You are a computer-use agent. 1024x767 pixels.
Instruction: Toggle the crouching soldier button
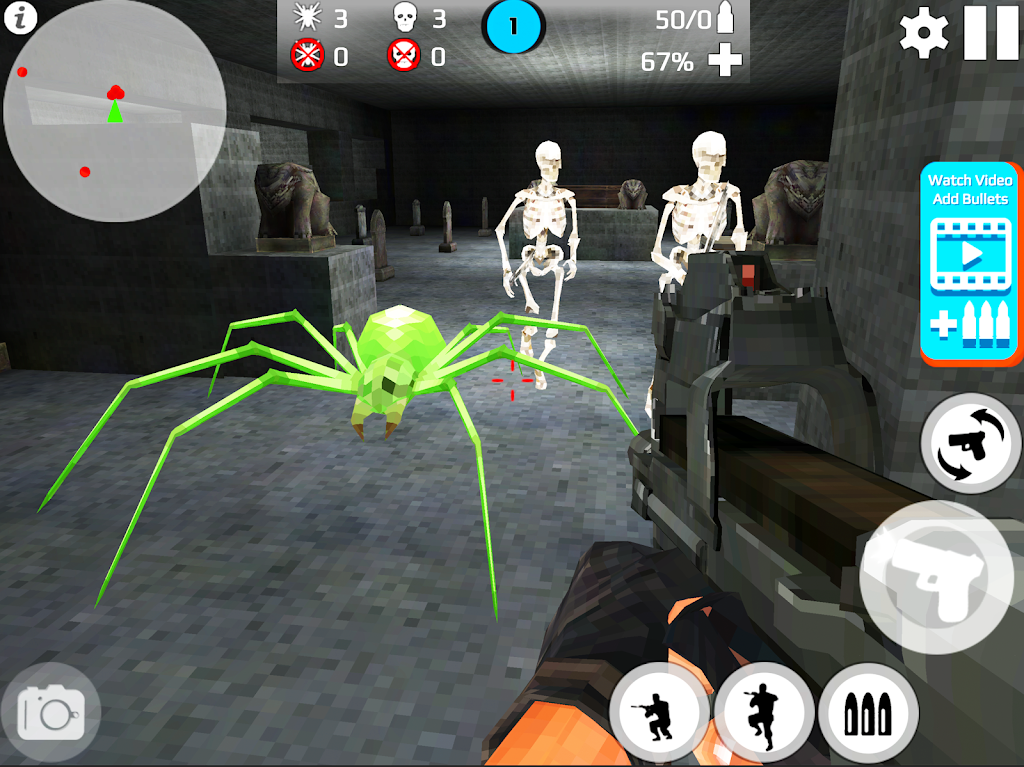pos(659,713)
